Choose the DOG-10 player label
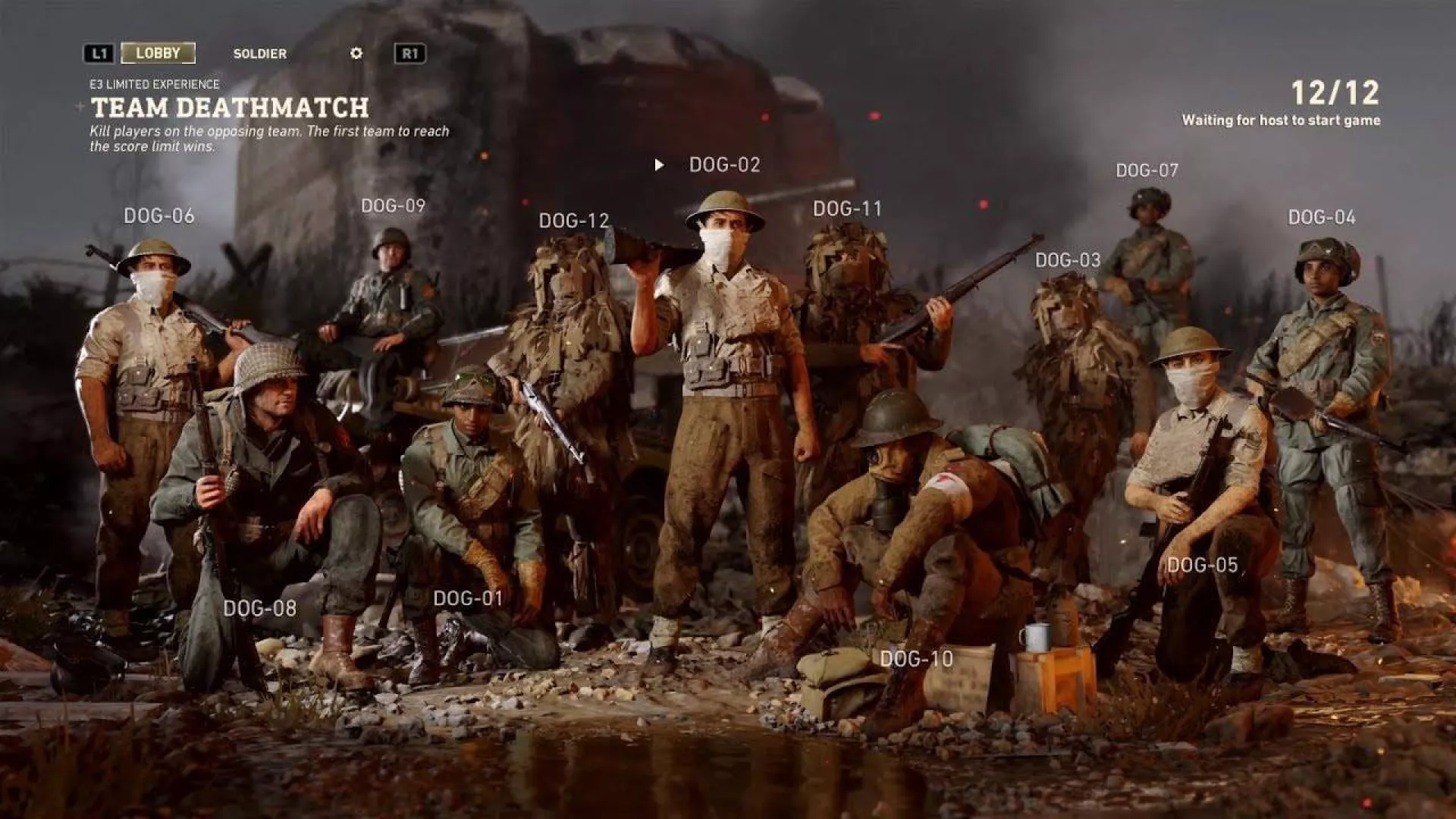This screenshot has height=819, width=1456. tap(916, 659)
